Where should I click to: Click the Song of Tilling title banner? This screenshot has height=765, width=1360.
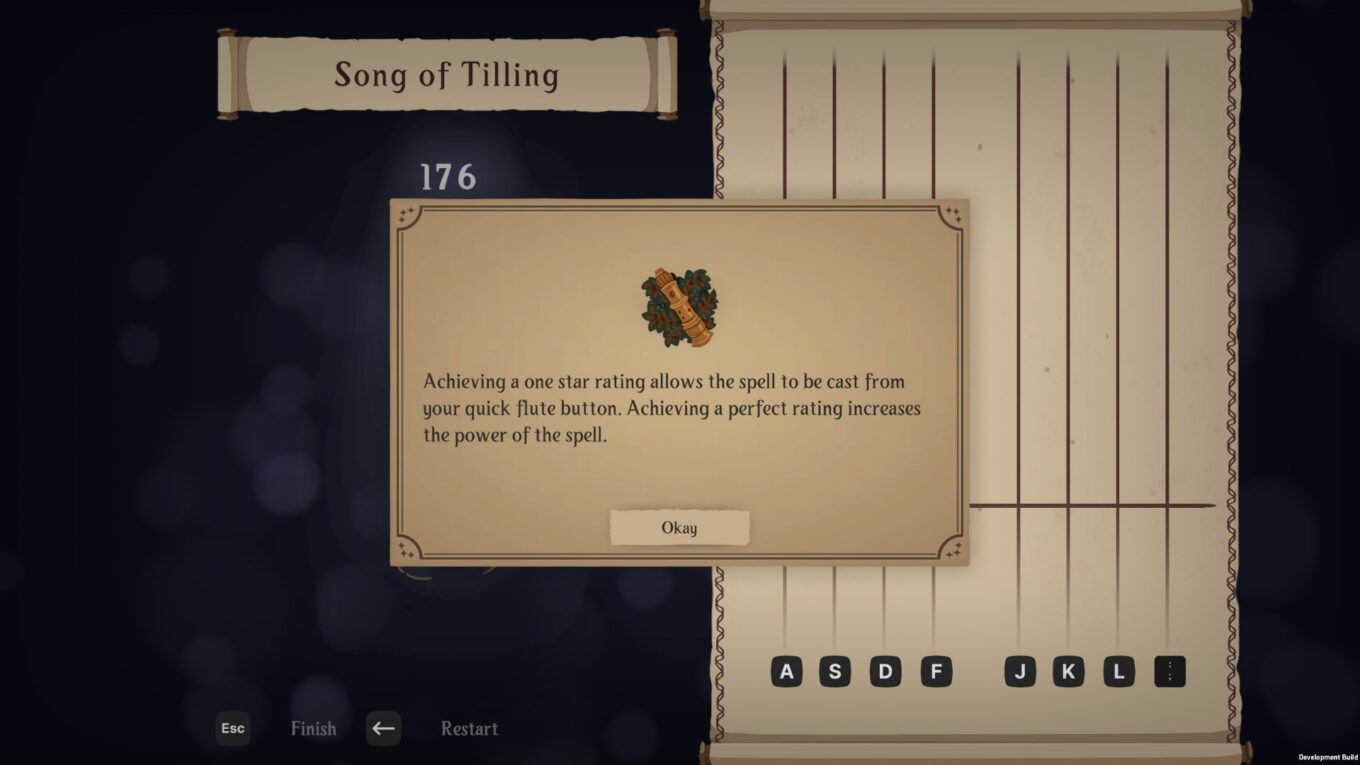(448, 74)
